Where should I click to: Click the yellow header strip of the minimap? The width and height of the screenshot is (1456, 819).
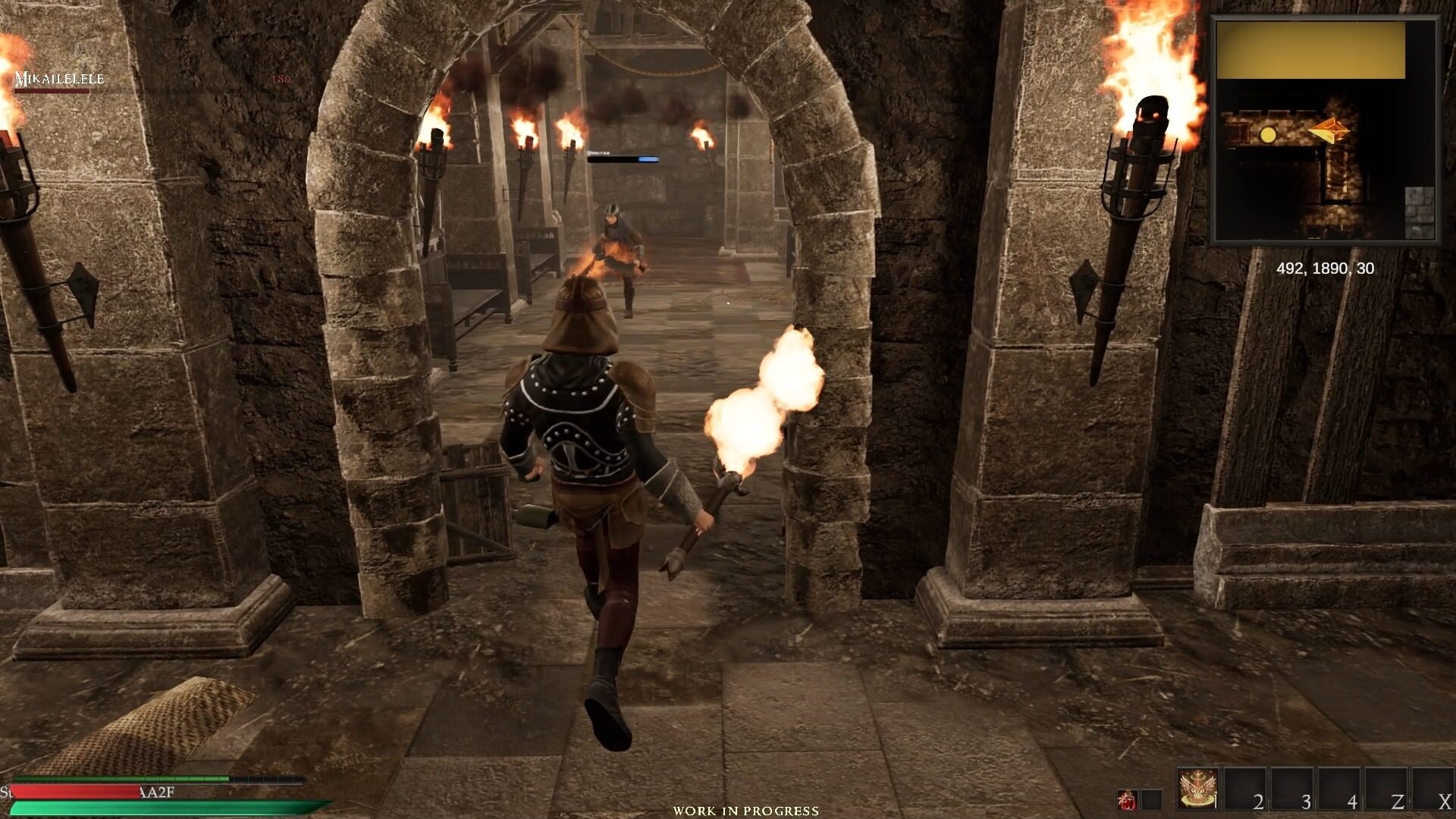coord(1312,51)
